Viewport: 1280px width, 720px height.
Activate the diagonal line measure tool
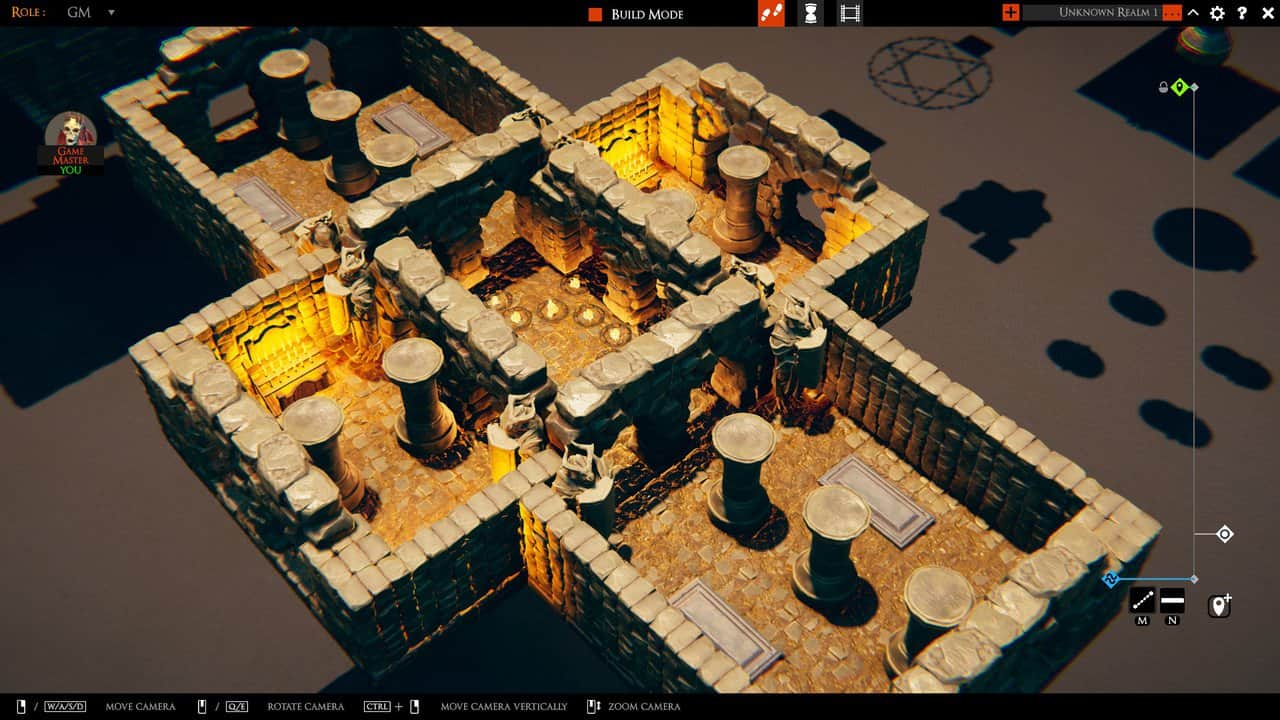tap(1142, 600)
